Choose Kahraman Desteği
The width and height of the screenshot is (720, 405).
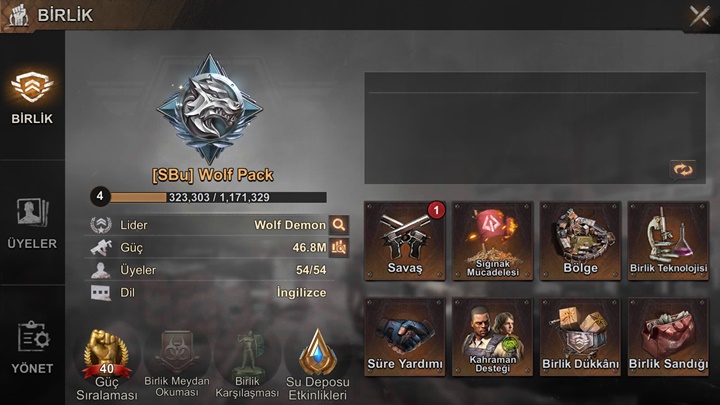tap(492, 337)
